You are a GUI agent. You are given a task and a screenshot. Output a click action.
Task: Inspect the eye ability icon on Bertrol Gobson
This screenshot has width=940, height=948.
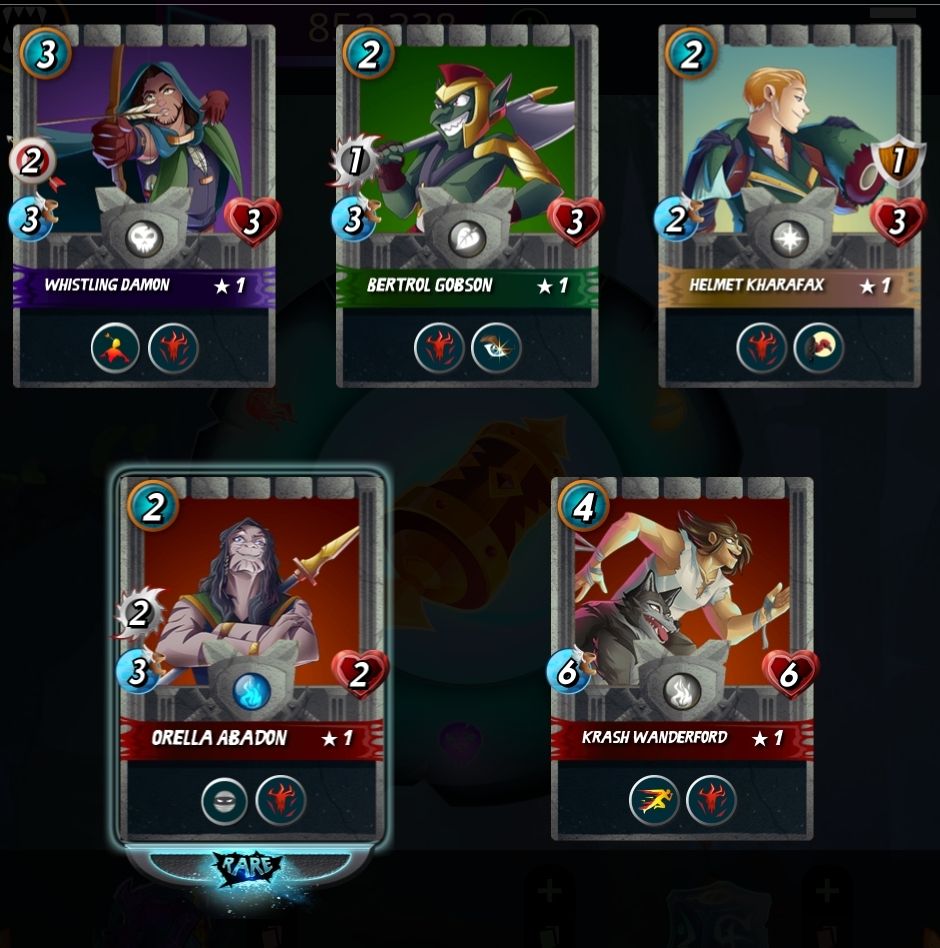pyautogui.click(x=496, y=348)
